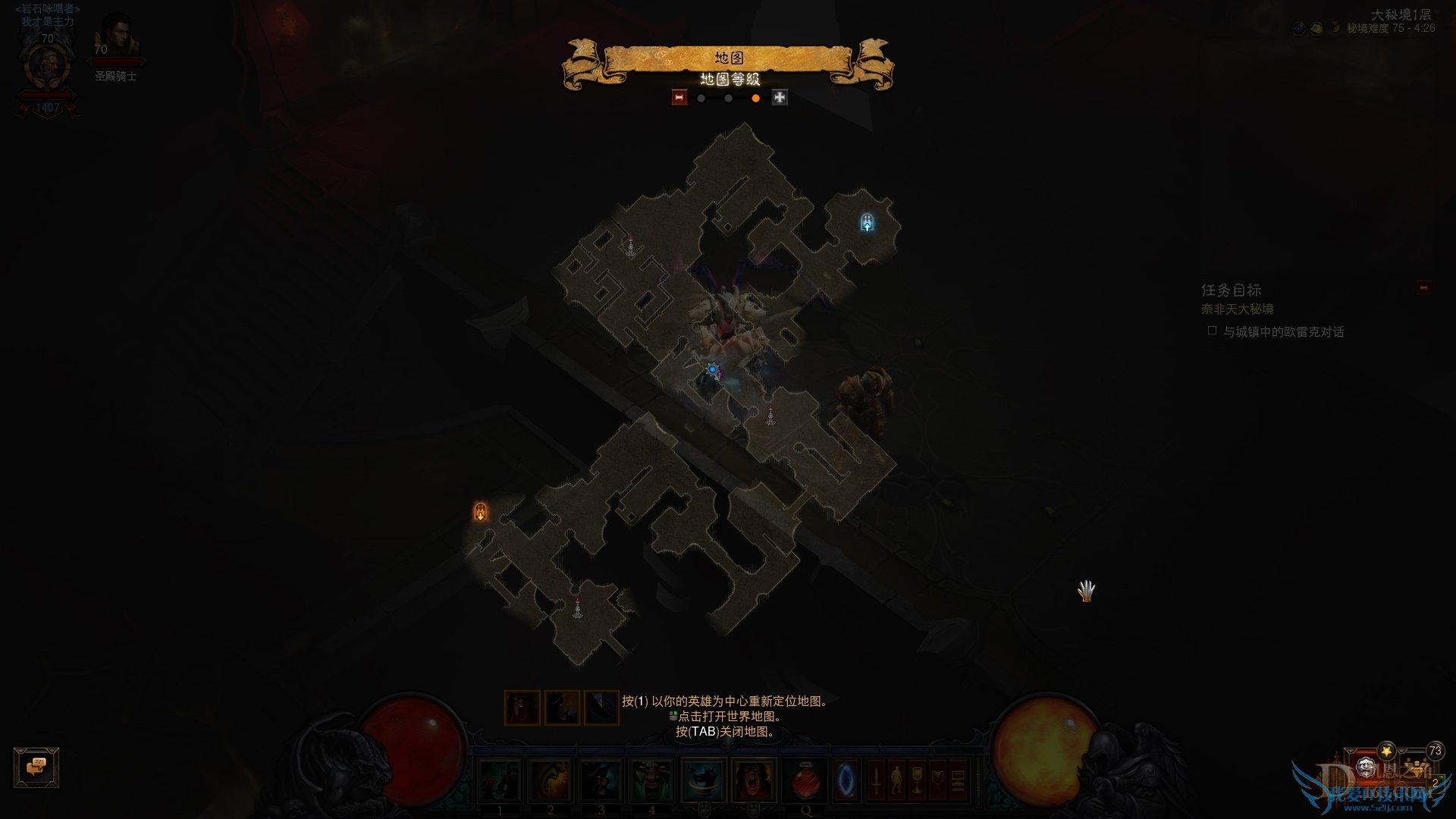Click the cross icon ending the level slider
Screen dimensions: 1456x819
coord(780,97)
